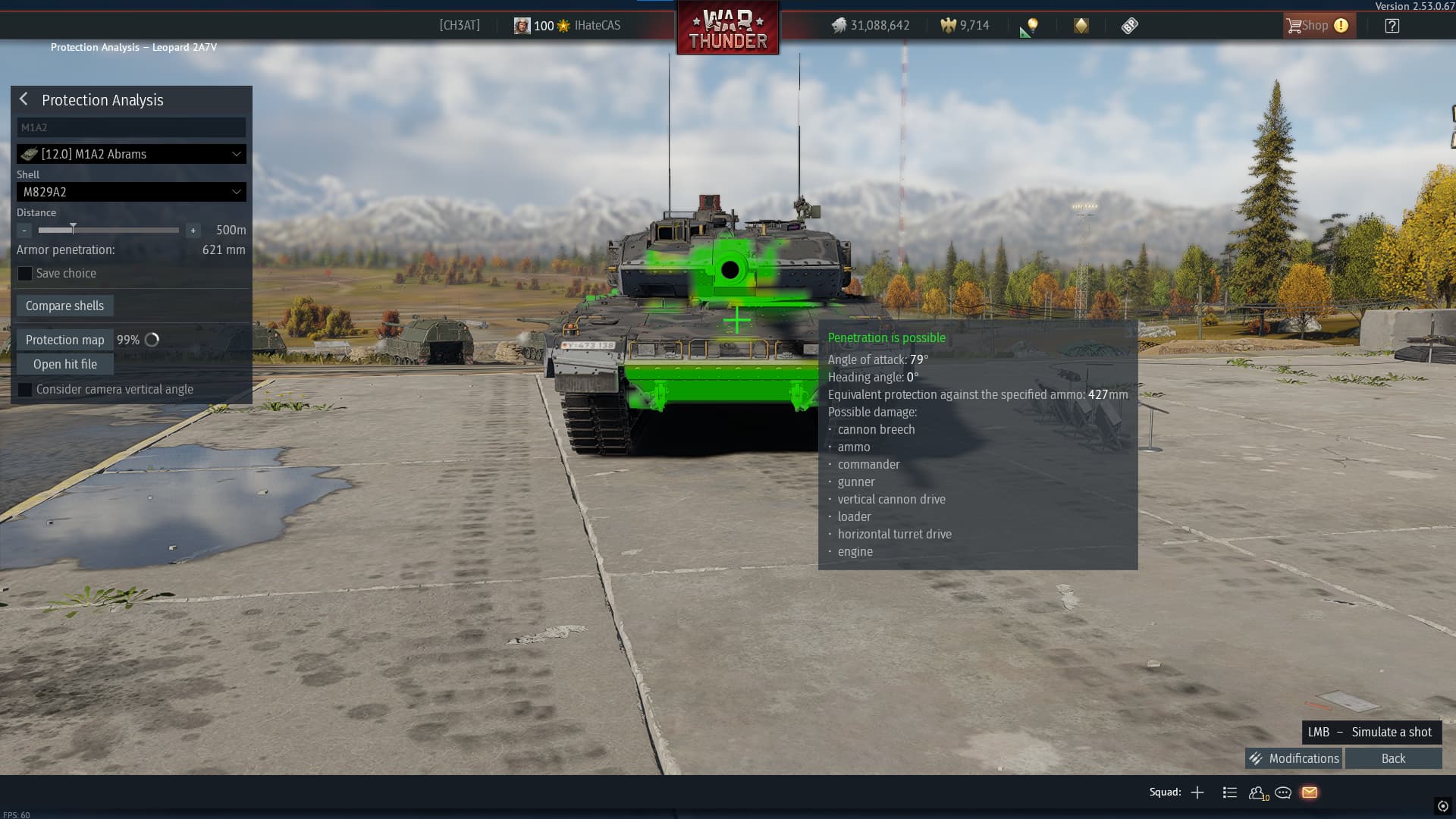Image resolution: width=1456 pixels, height=819 pixels.
Task: Decrease distance with the minus button
Action: pos(25,230)
